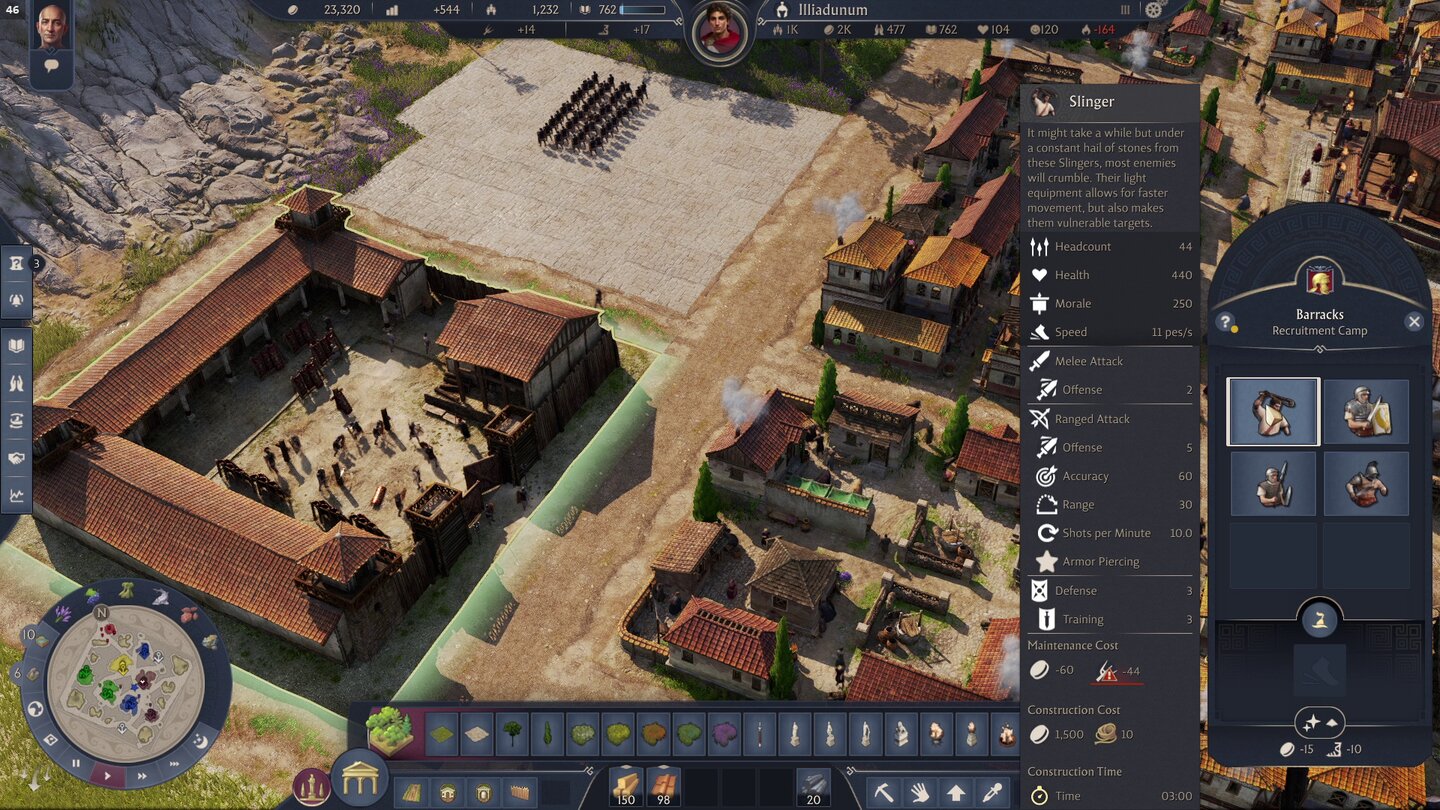Screen dimensions: 1440x810
Task: Pause the game speed
Action: click(x=76, y=764)
